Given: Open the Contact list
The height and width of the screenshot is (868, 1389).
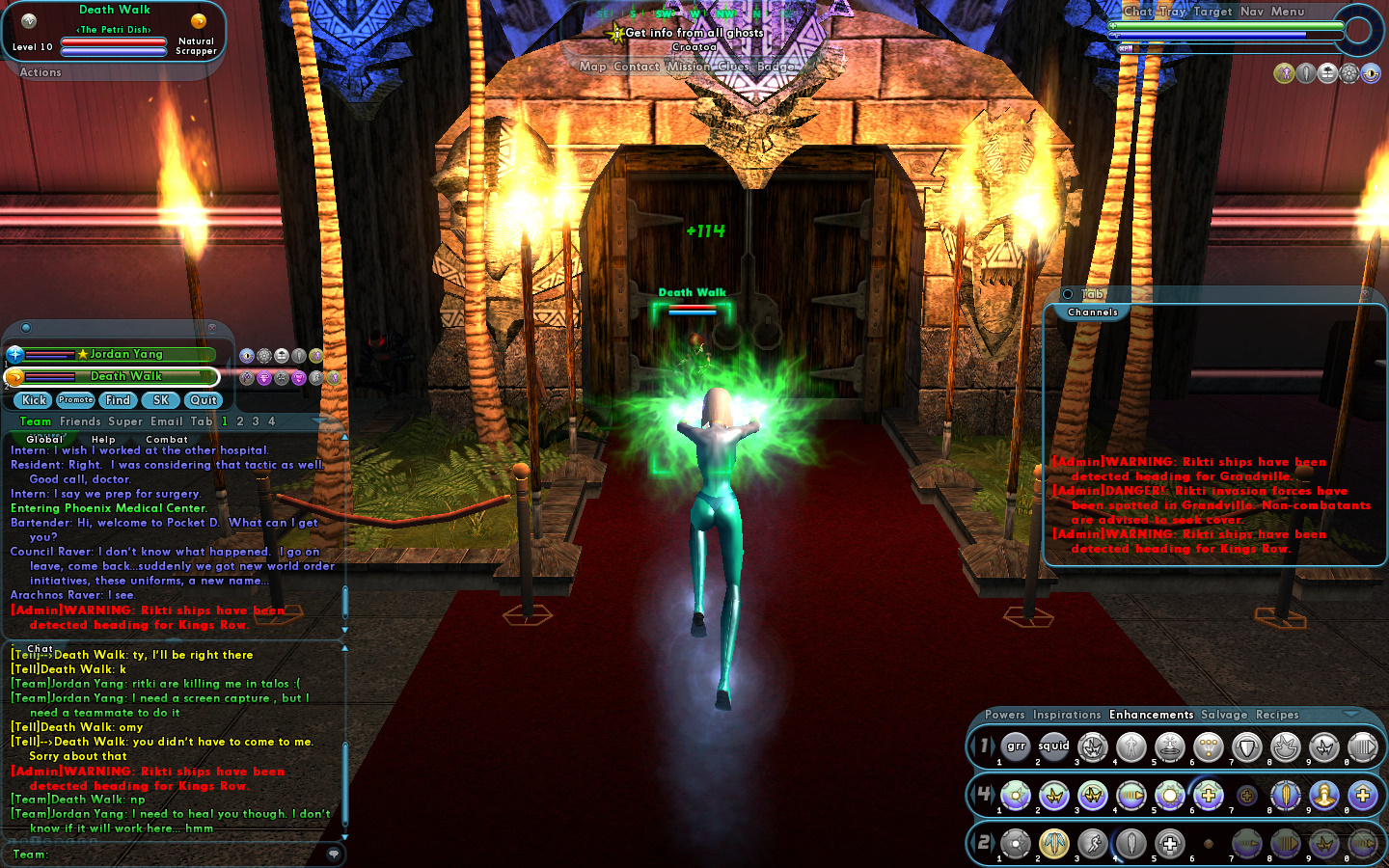Looking at the screenshot, I should click(637, 67).
